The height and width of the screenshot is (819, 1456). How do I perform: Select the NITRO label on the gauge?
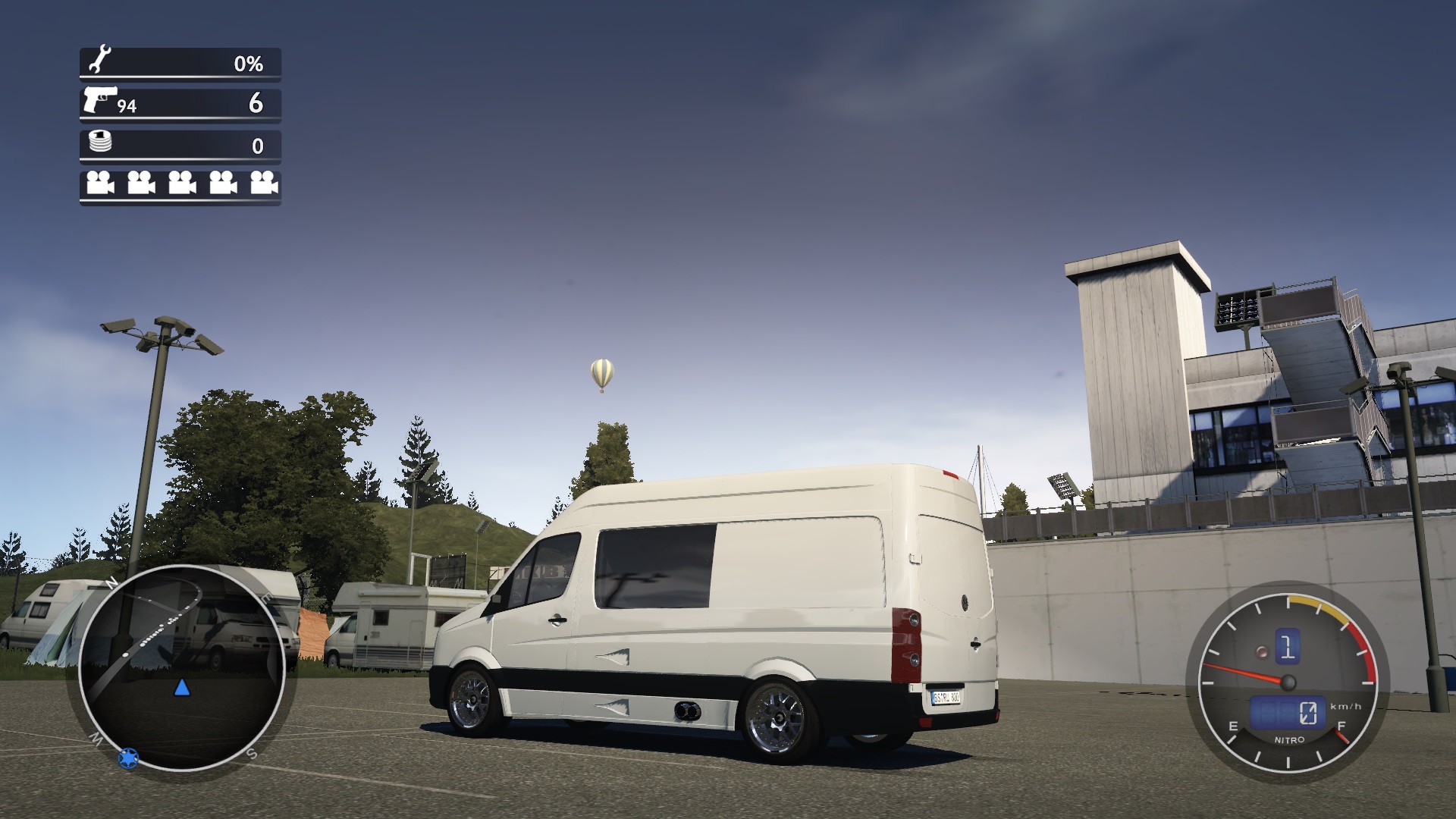pos(1290,739)
